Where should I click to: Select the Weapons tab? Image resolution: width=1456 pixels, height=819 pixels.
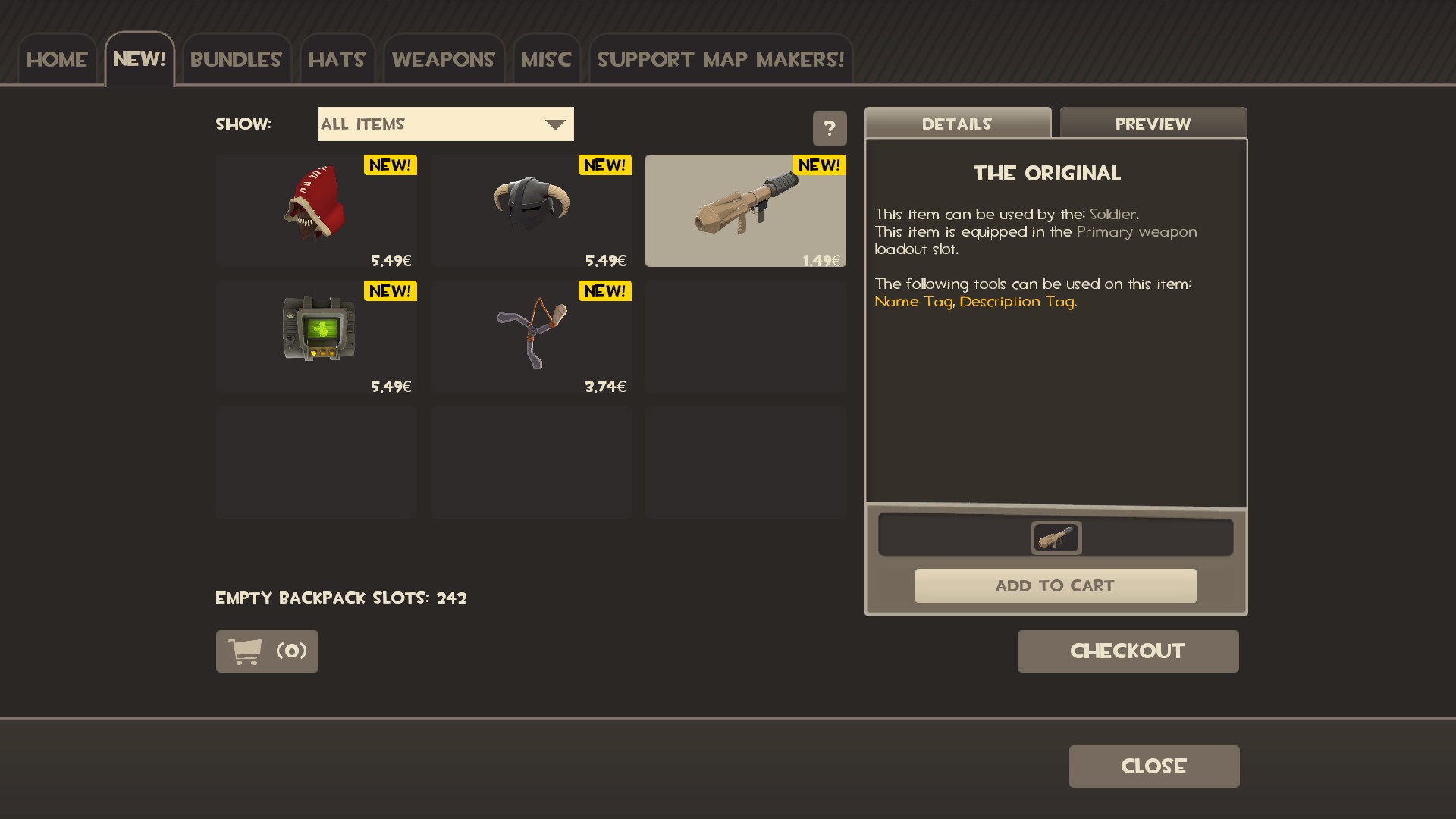click(443, 59)
